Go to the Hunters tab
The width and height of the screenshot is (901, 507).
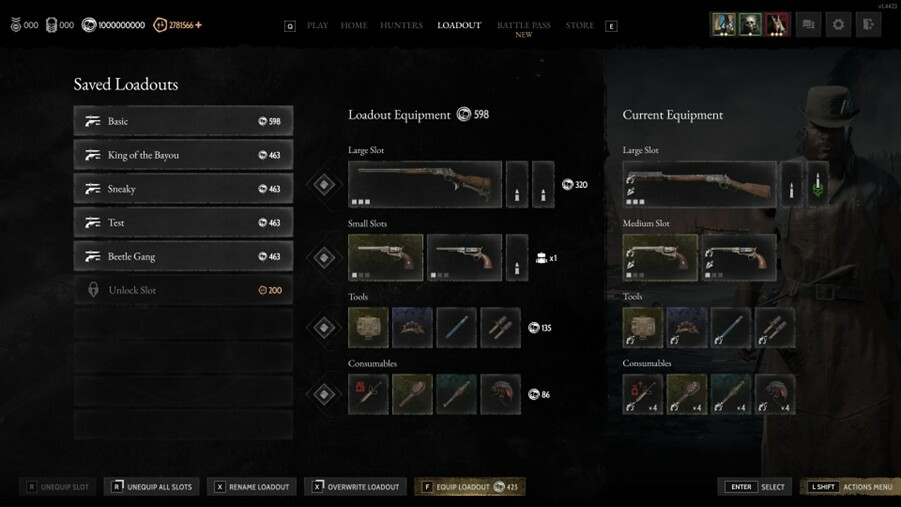(401, 25)
